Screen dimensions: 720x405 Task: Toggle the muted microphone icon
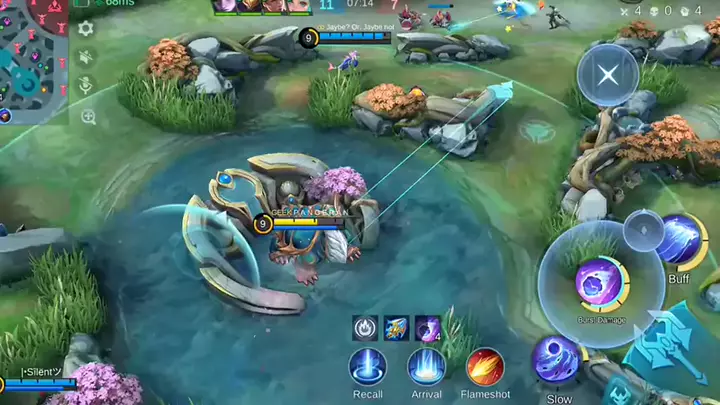coord(87,87)
